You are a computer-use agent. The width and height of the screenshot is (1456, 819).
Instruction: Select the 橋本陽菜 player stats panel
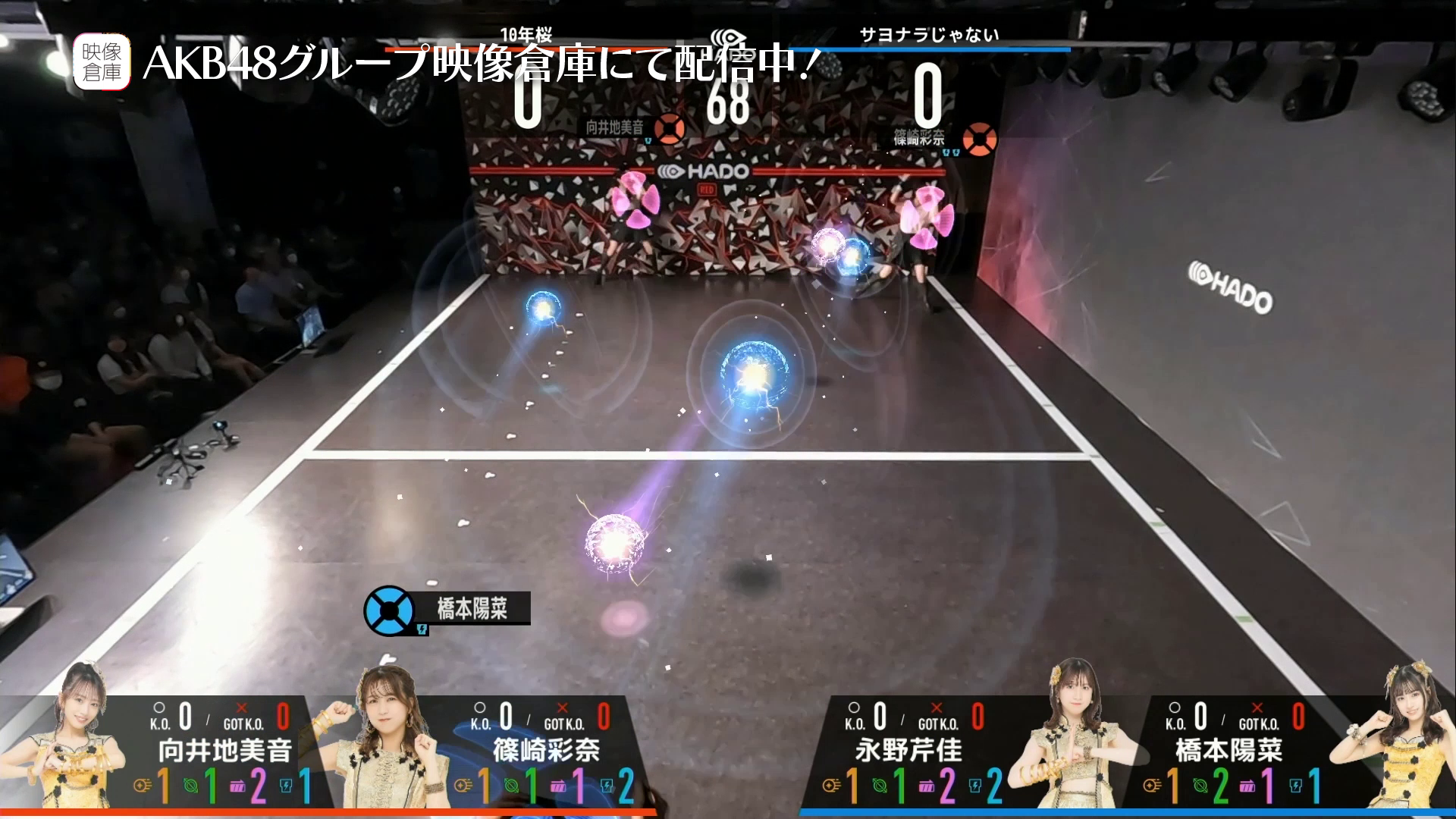pyautogui.click(x=1228, y=751)
